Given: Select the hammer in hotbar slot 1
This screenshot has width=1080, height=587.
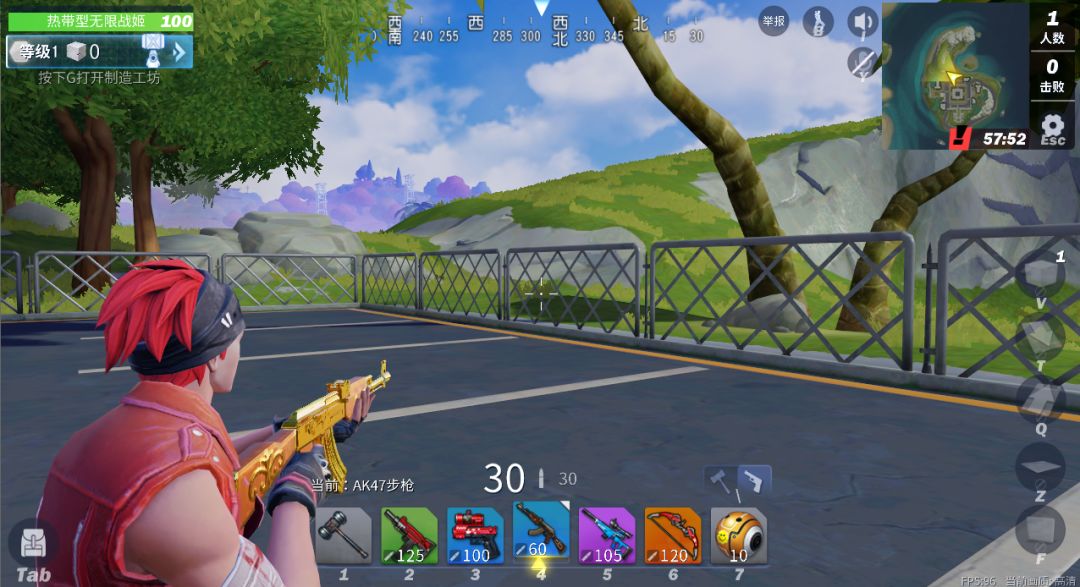Looking at the screenshot, I should (x=343, y=535).
